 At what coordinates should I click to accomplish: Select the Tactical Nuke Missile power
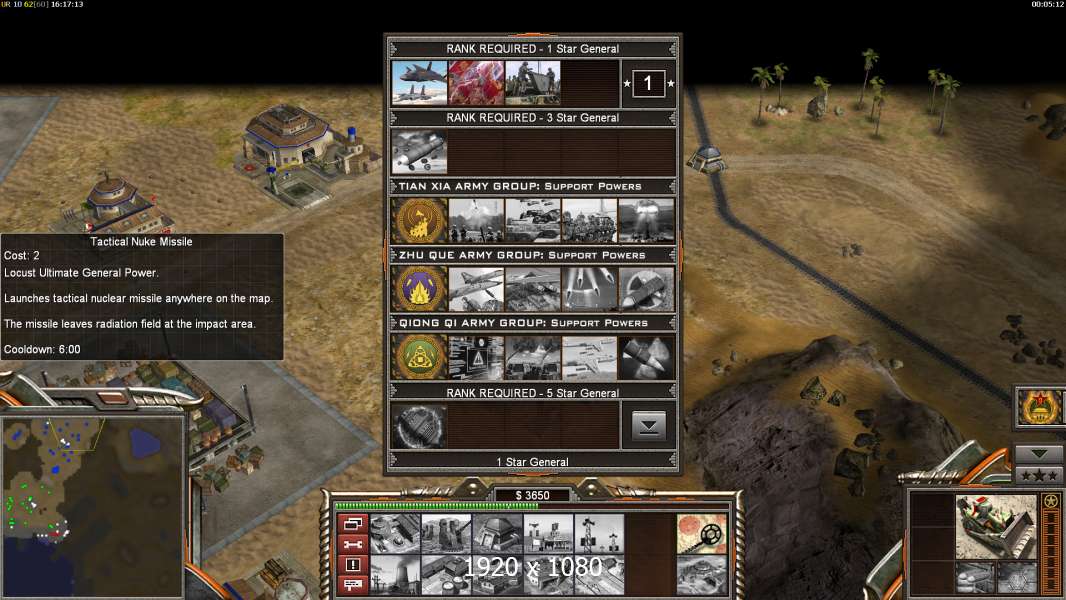pyautogui.click(x=419, y=152)
